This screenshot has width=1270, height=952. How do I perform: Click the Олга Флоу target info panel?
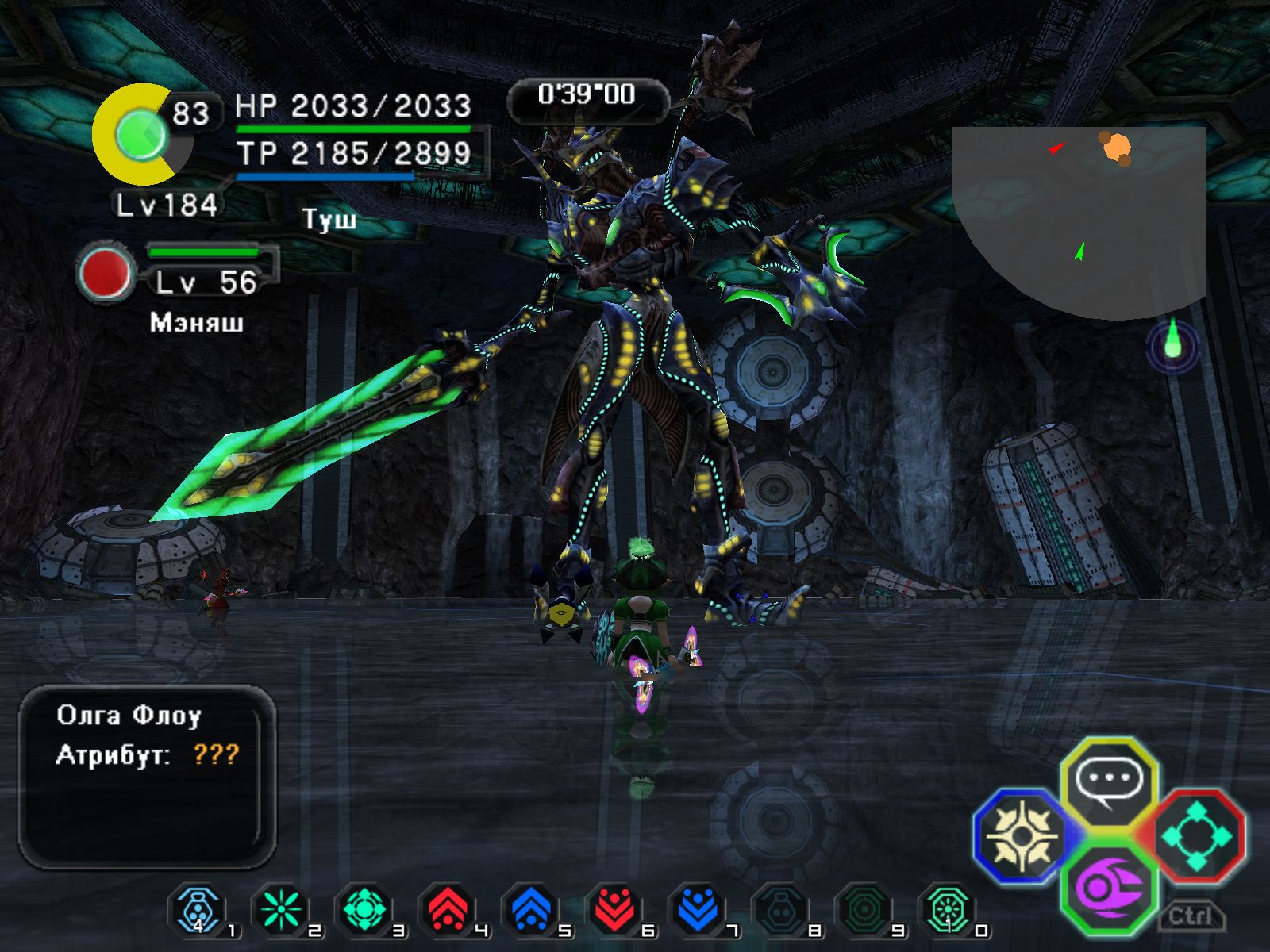coord(148,776)
